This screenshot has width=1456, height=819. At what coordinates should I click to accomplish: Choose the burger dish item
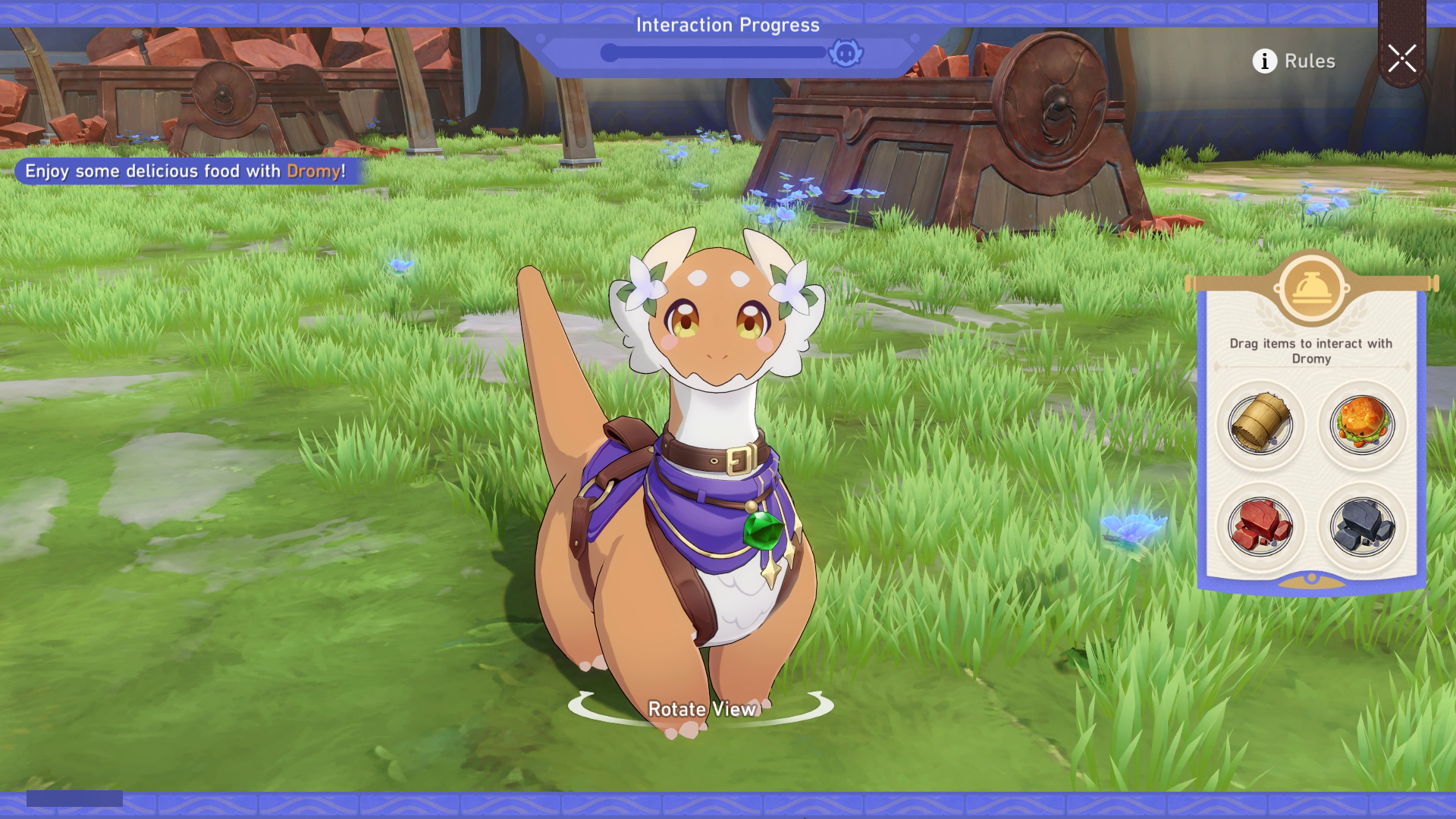[x=1362, y=424]
